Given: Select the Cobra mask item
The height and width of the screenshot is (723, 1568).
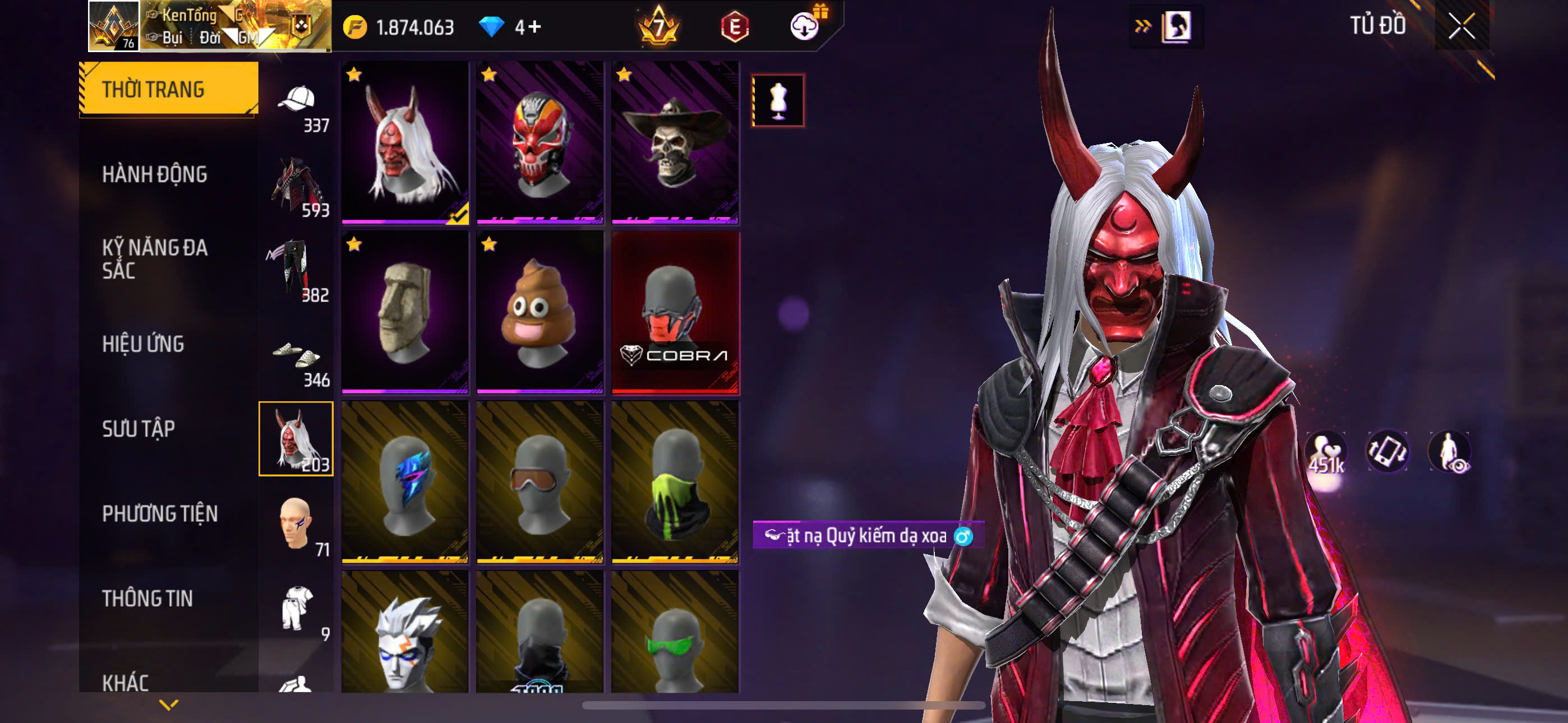Looking at the screenshot, I should click(675, 312).
